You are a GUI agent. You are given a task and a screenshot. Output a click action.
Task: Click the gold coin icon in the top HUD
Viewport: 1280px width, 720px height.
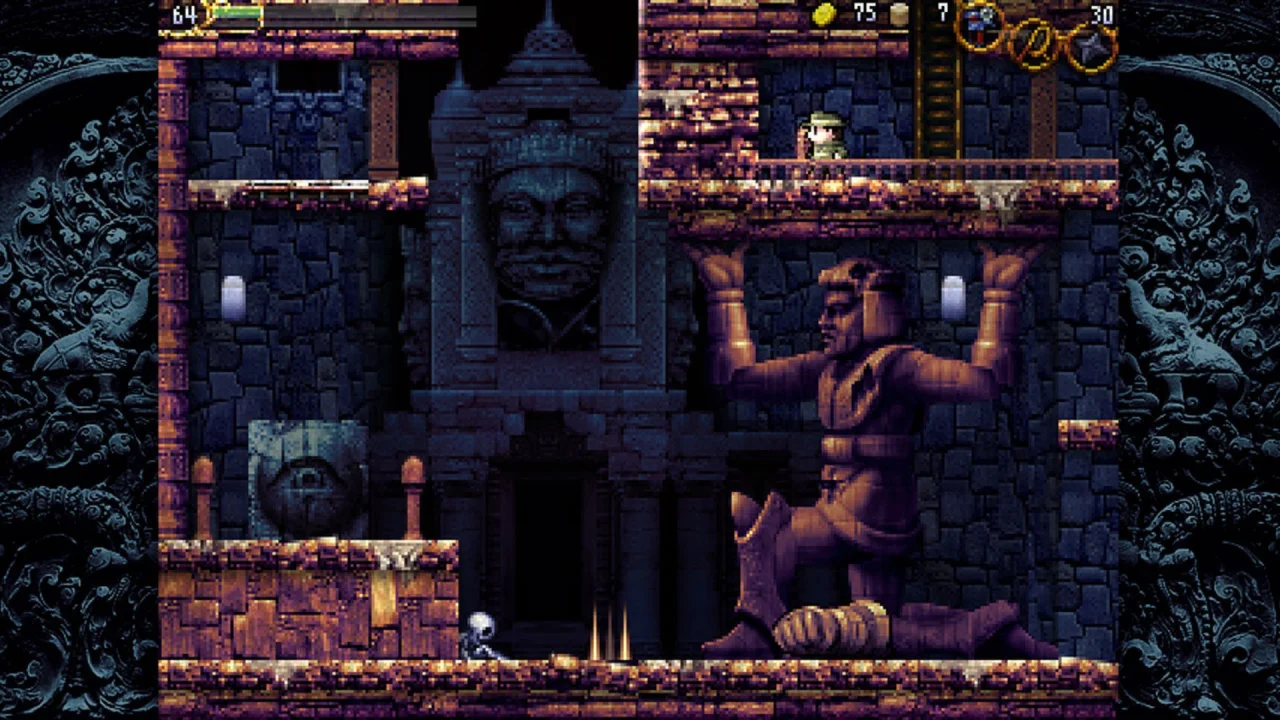pyautogui.click(x=823, y=13)
